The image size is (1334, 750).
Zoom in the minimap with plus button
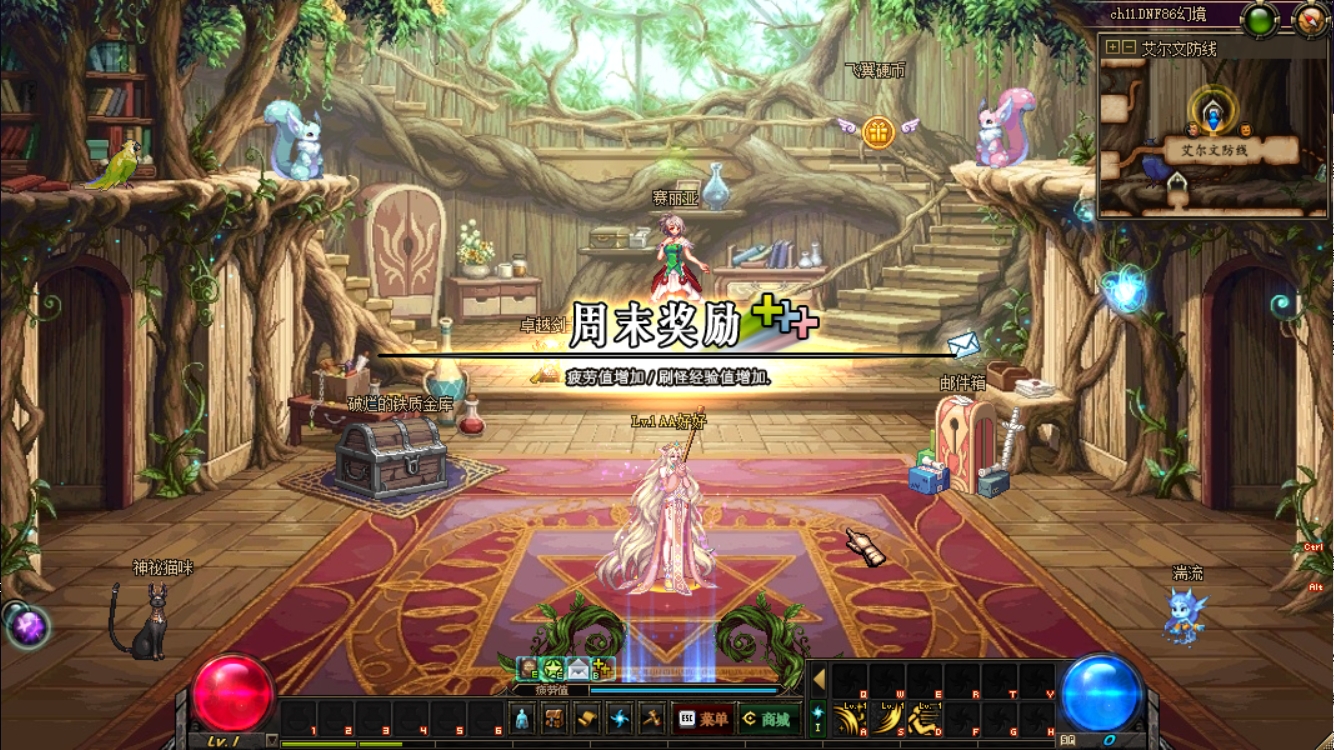point(1112,47)
